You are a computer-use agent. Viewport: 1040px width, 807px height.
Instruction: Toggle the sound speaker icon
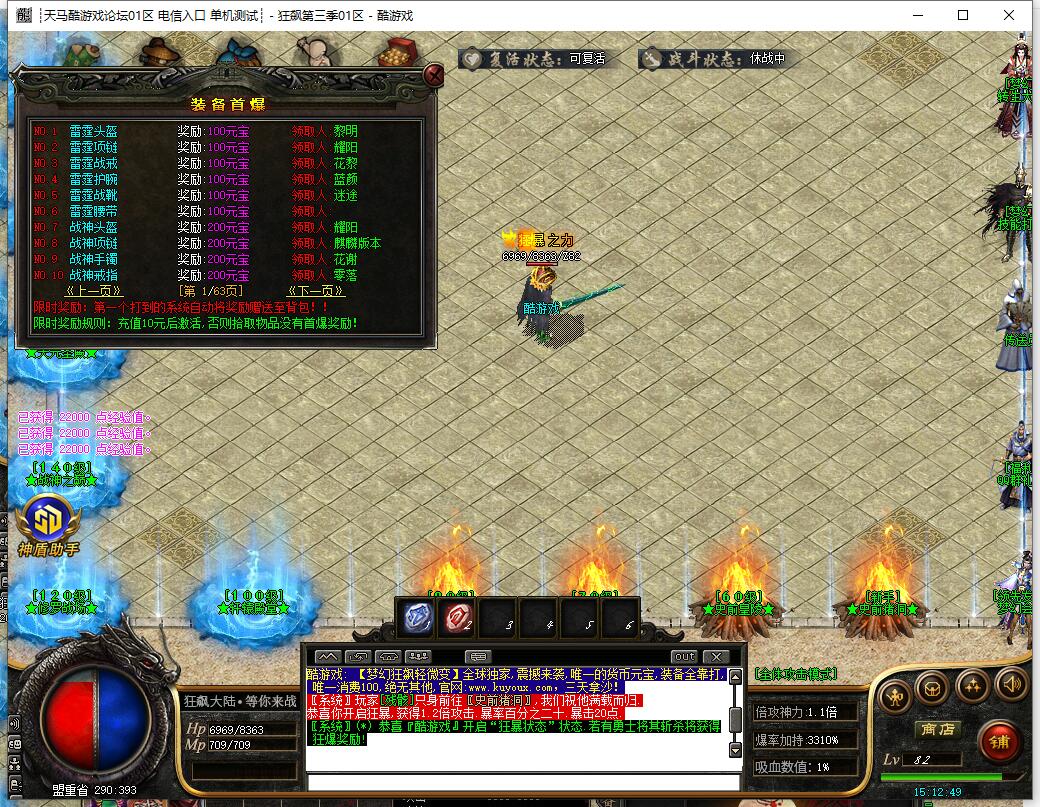point(1011,685)
